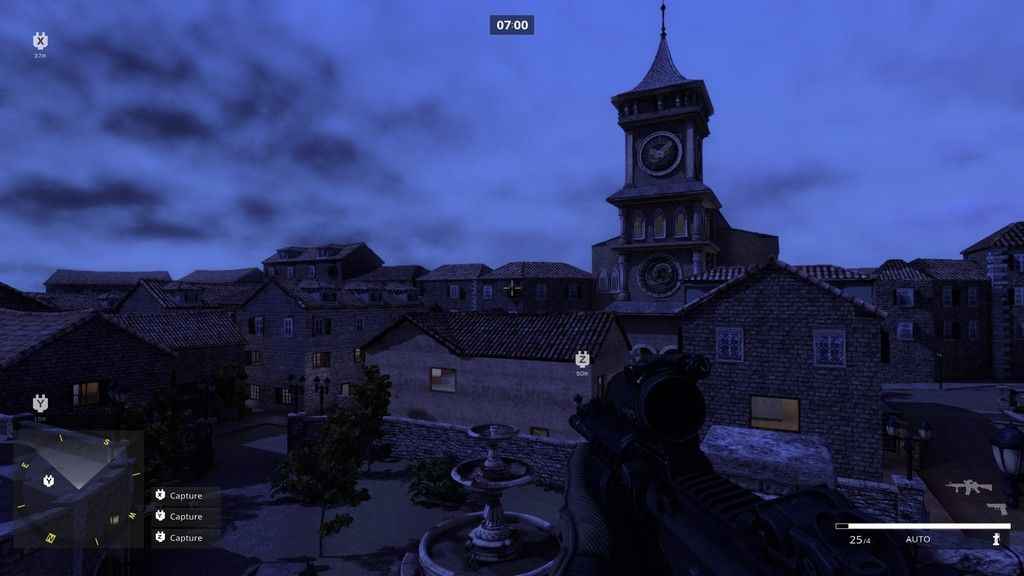
Task: Open the compass minimap
Action: click(x=78, y=489)
